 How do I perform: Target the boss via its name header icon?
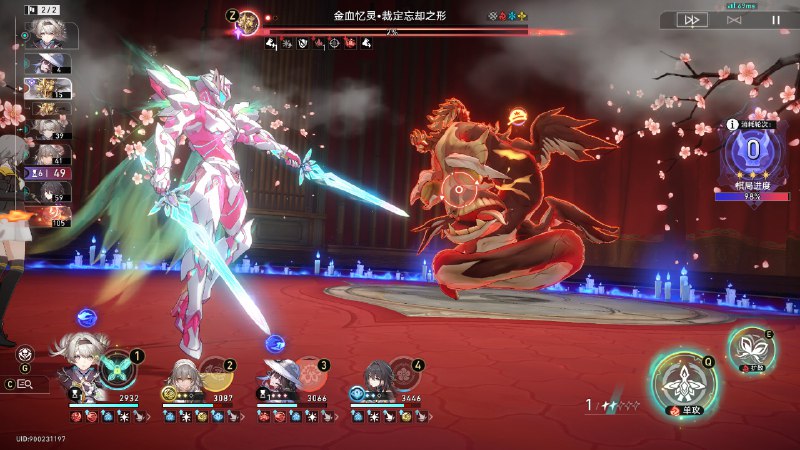click(248, 22)
